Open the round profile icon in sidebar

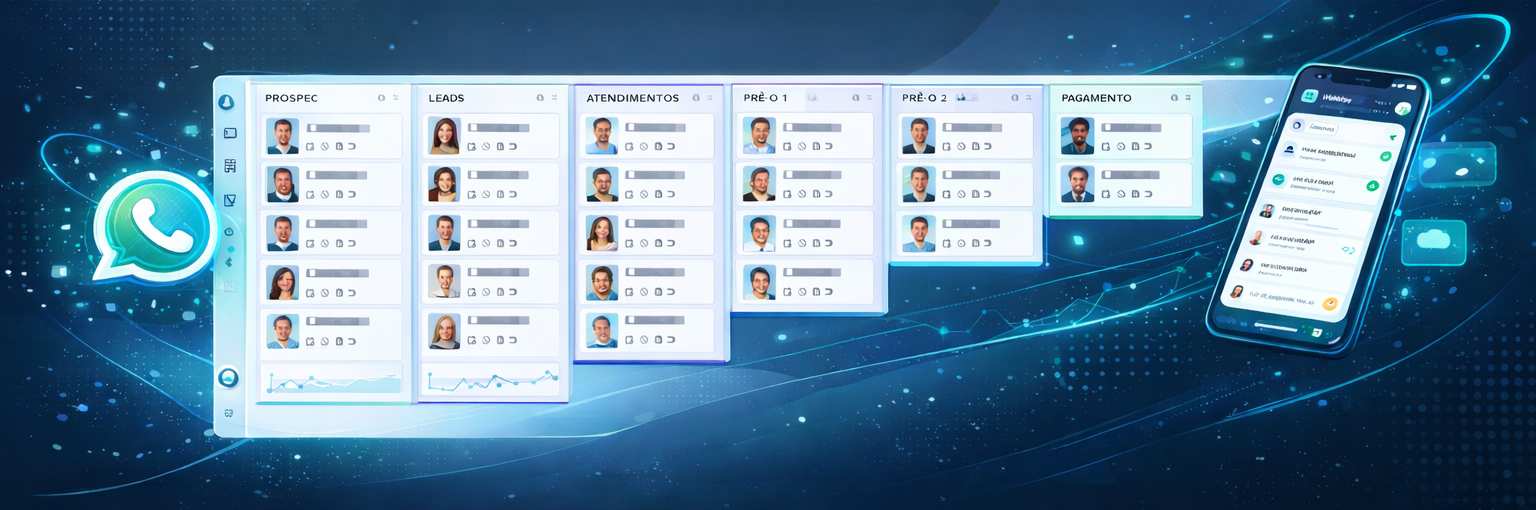pos(228,377)
